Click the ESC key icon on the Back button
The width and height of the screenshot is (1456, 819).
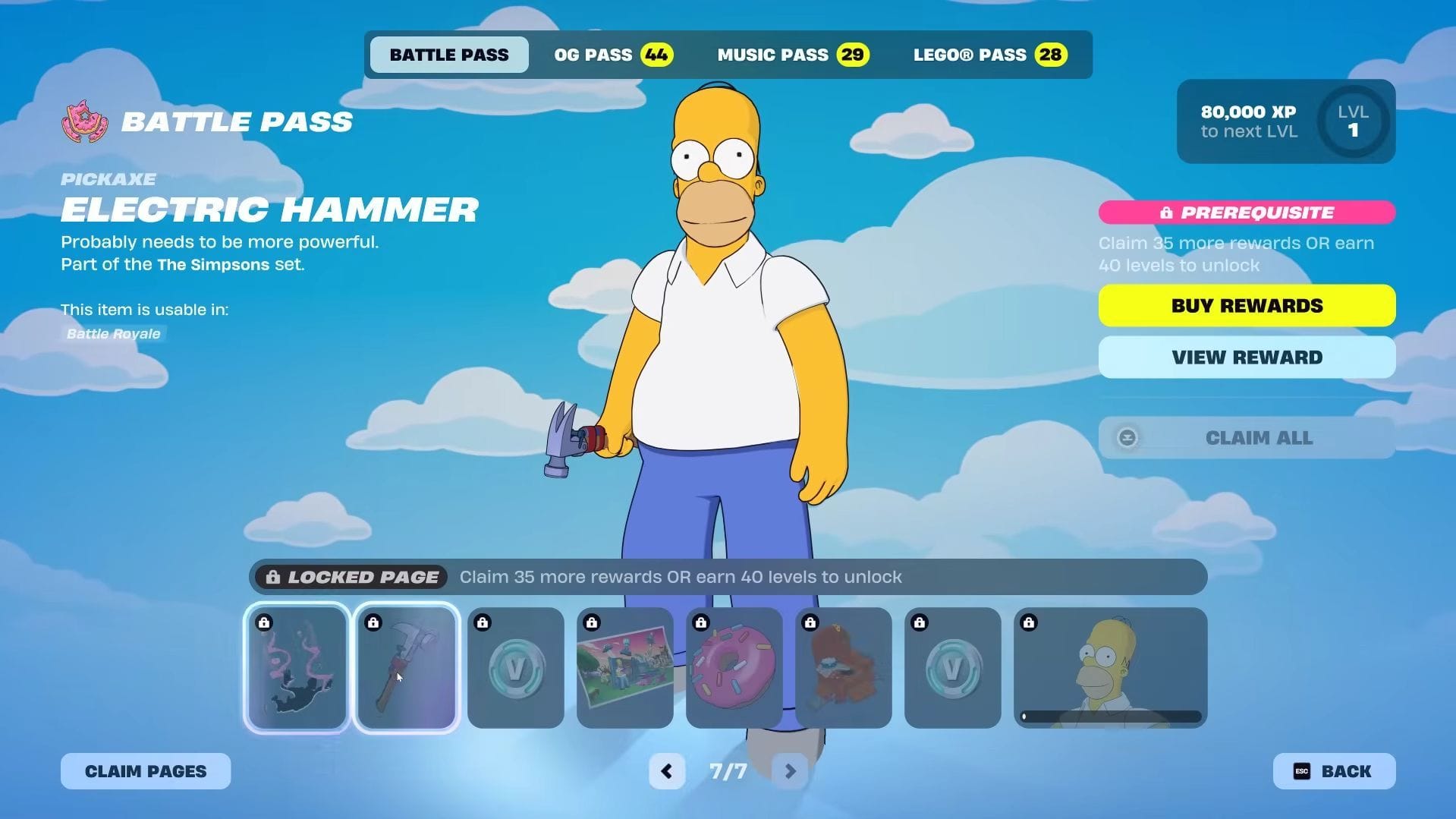click(1302, 770)
